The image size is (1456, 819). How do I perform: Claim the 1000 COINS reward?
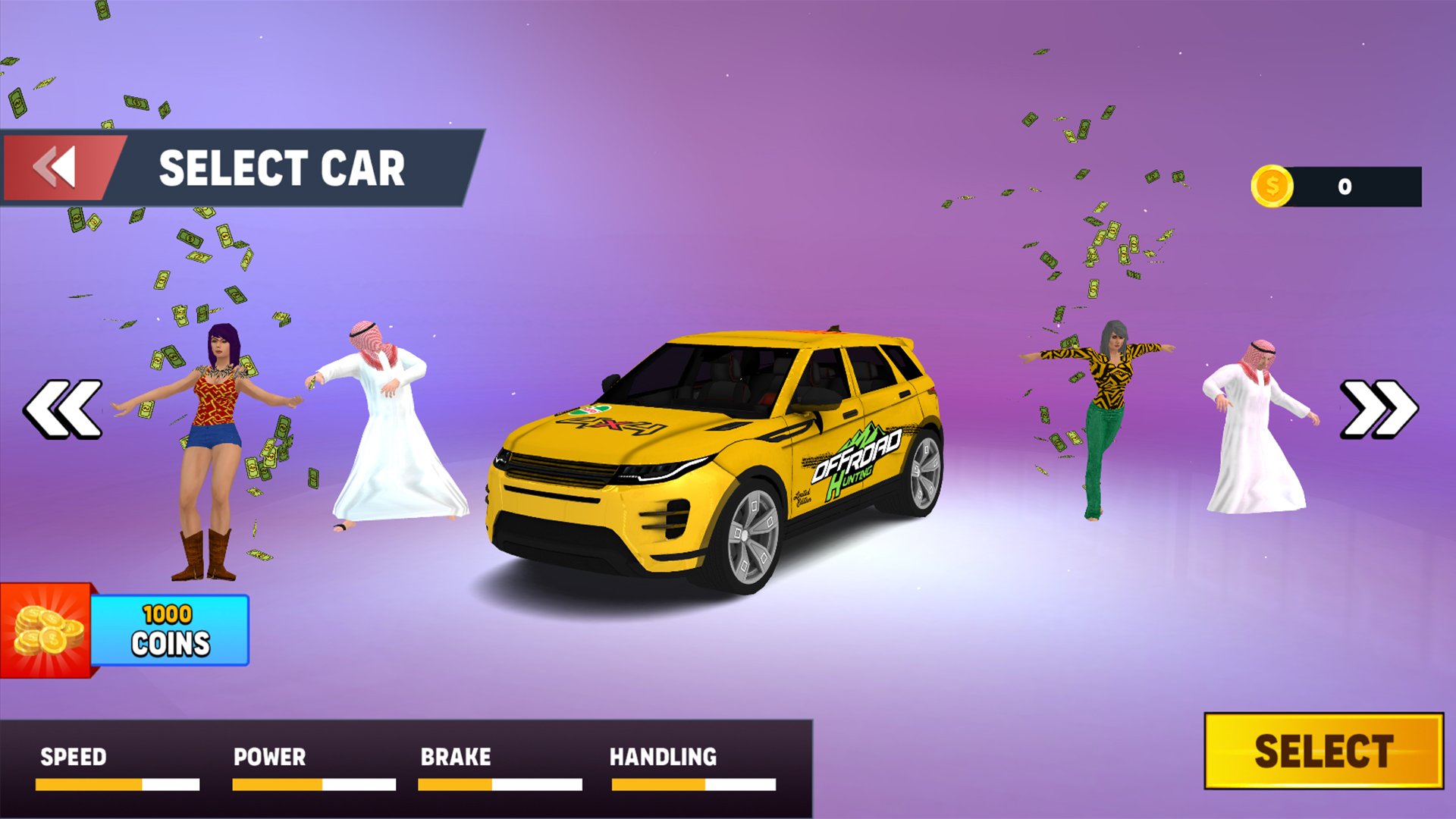(x=168, y=629)
